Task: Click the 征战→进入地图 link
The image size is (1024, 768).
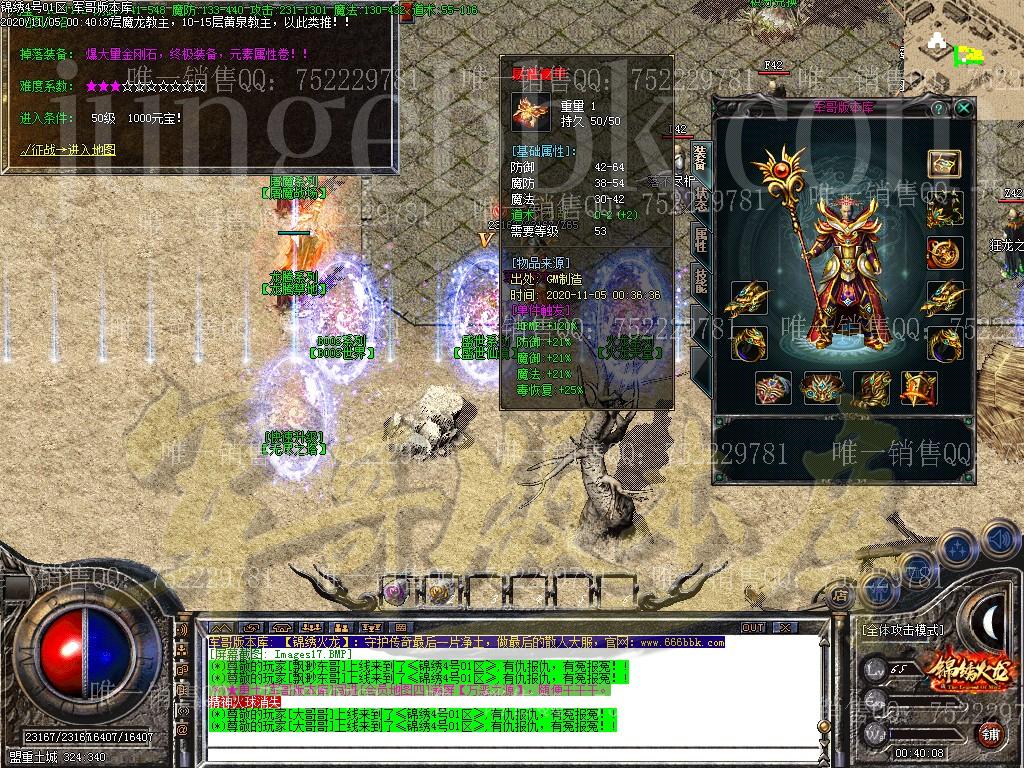Action: [x=68, y=150]
